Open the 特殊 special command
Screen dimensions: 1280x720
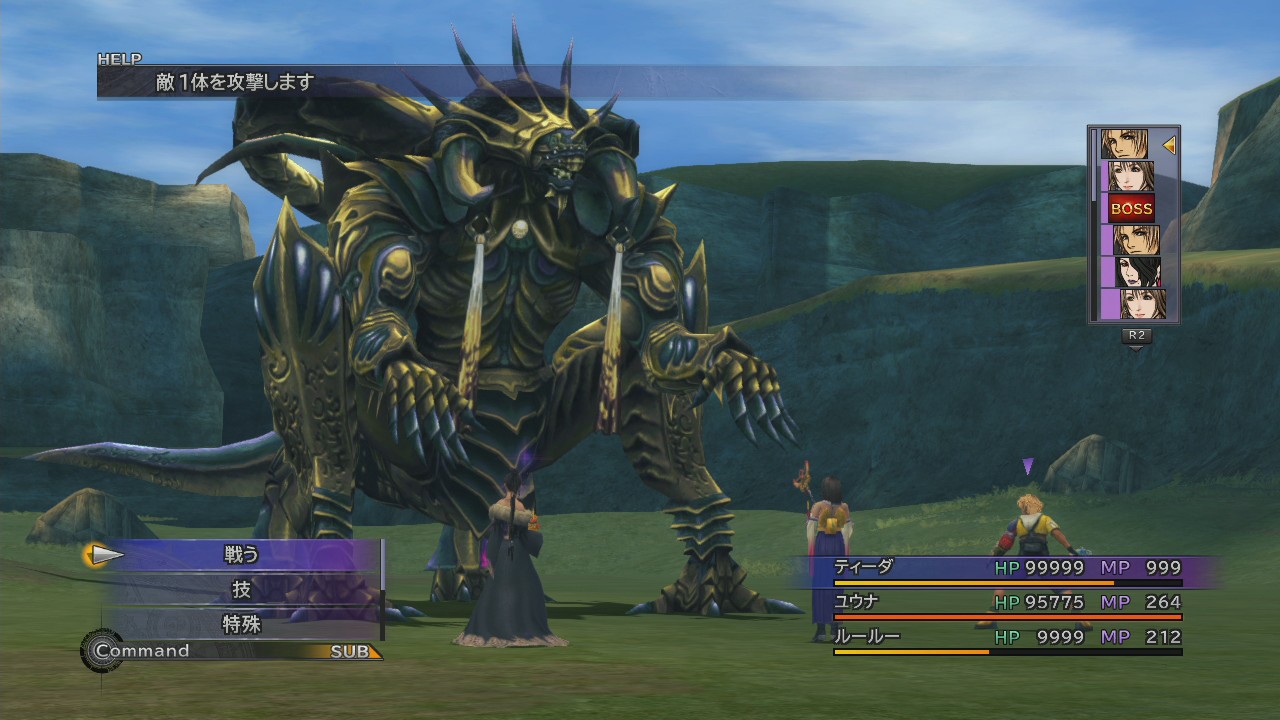pyautogui.click(x=241, y=625)
